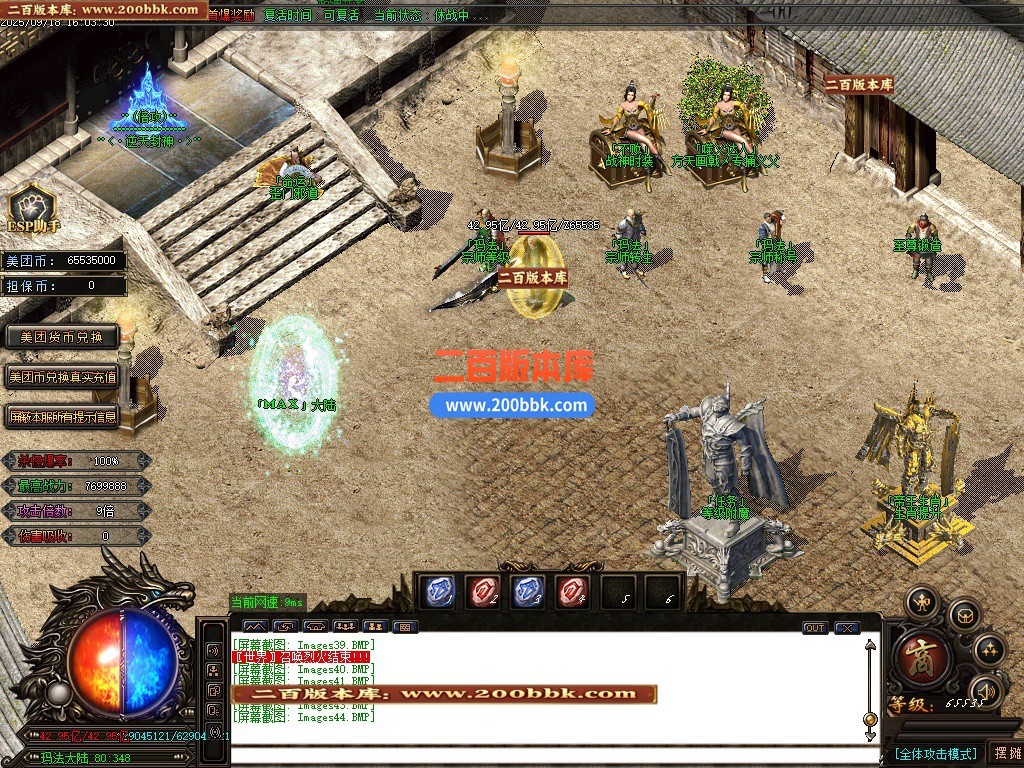Toggle 屏蔽本服所有提示信息 button
The height and width of the screenshot is (768, 1024).
62,416
